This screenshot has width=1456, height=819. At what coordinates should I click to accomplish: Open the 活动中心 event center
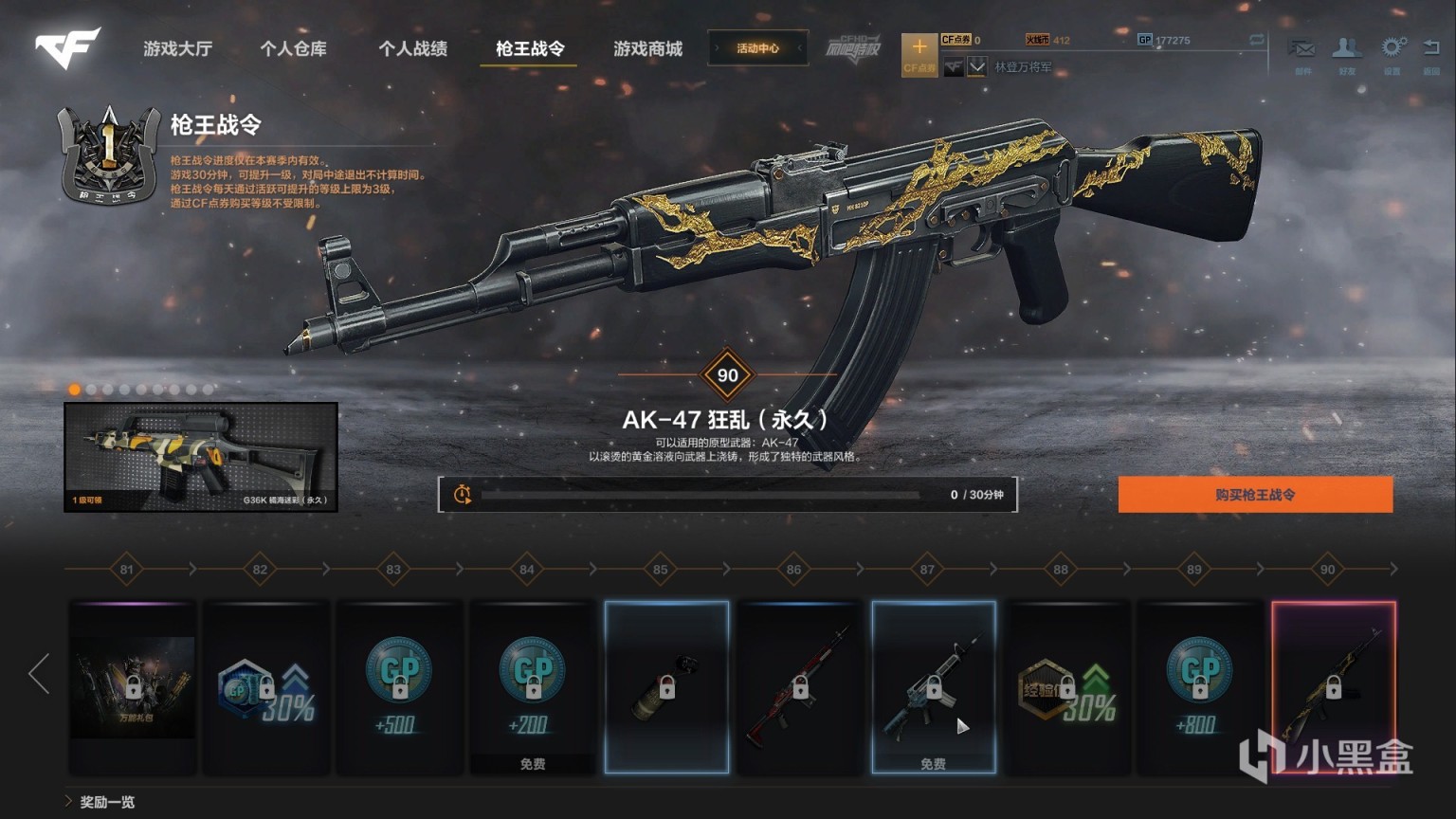pos(757,48)
